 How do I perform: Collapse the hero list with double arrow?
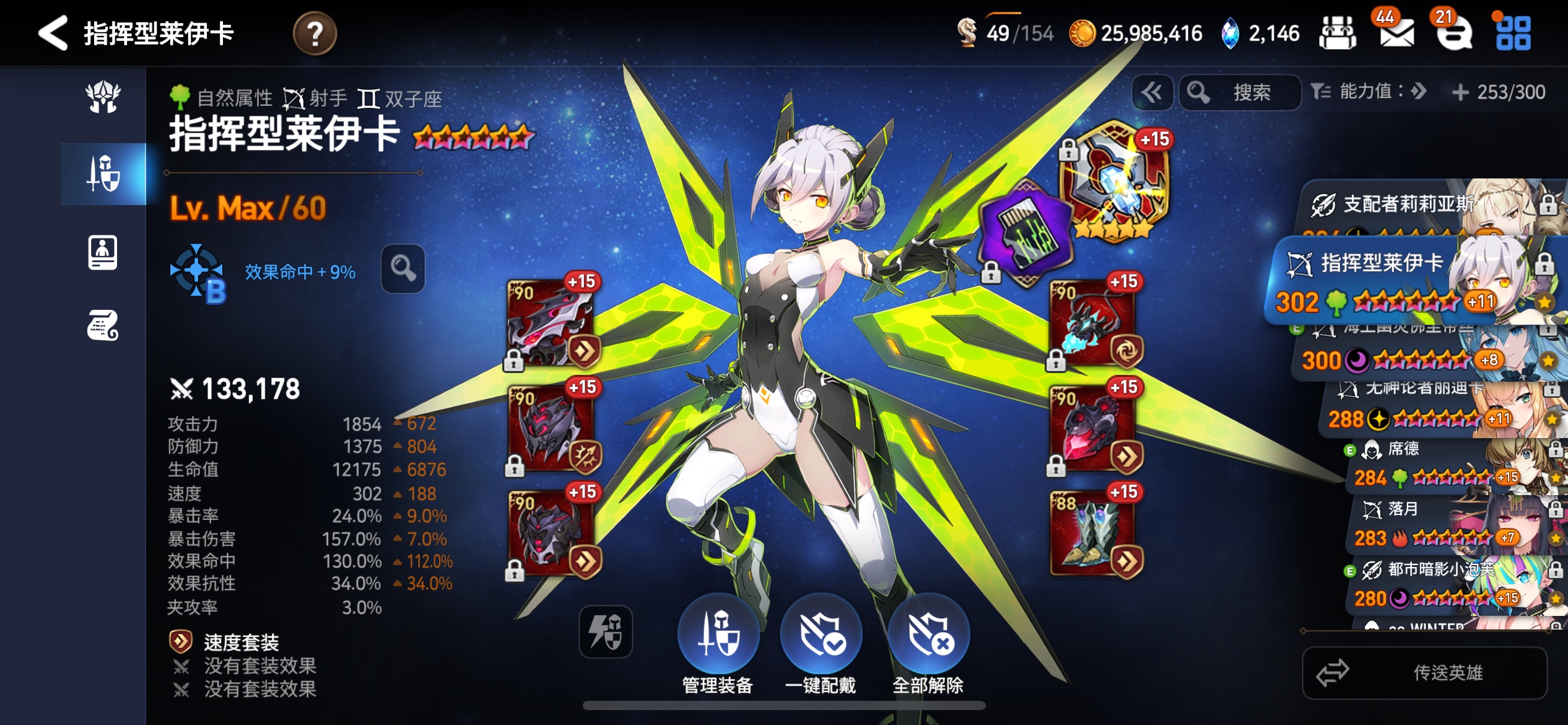click(1152, 93)
